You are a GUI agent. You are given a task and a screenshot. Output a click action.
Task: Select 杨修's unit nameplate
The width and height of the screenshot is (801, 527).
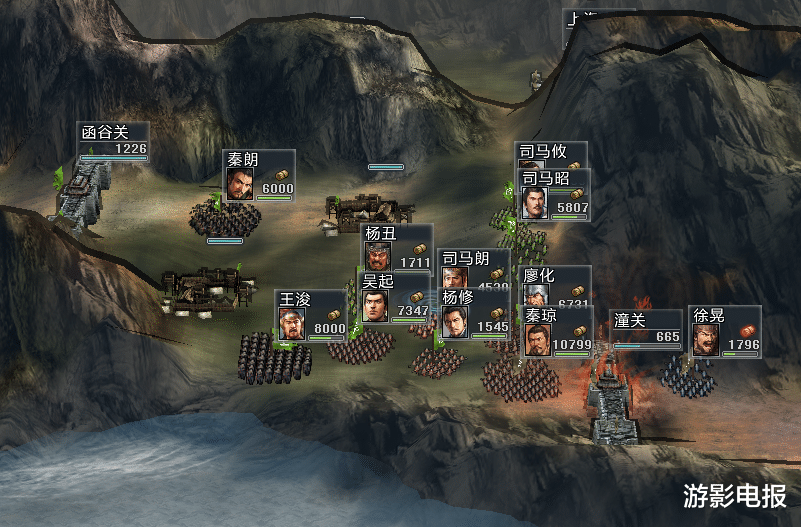coord(473,314)
